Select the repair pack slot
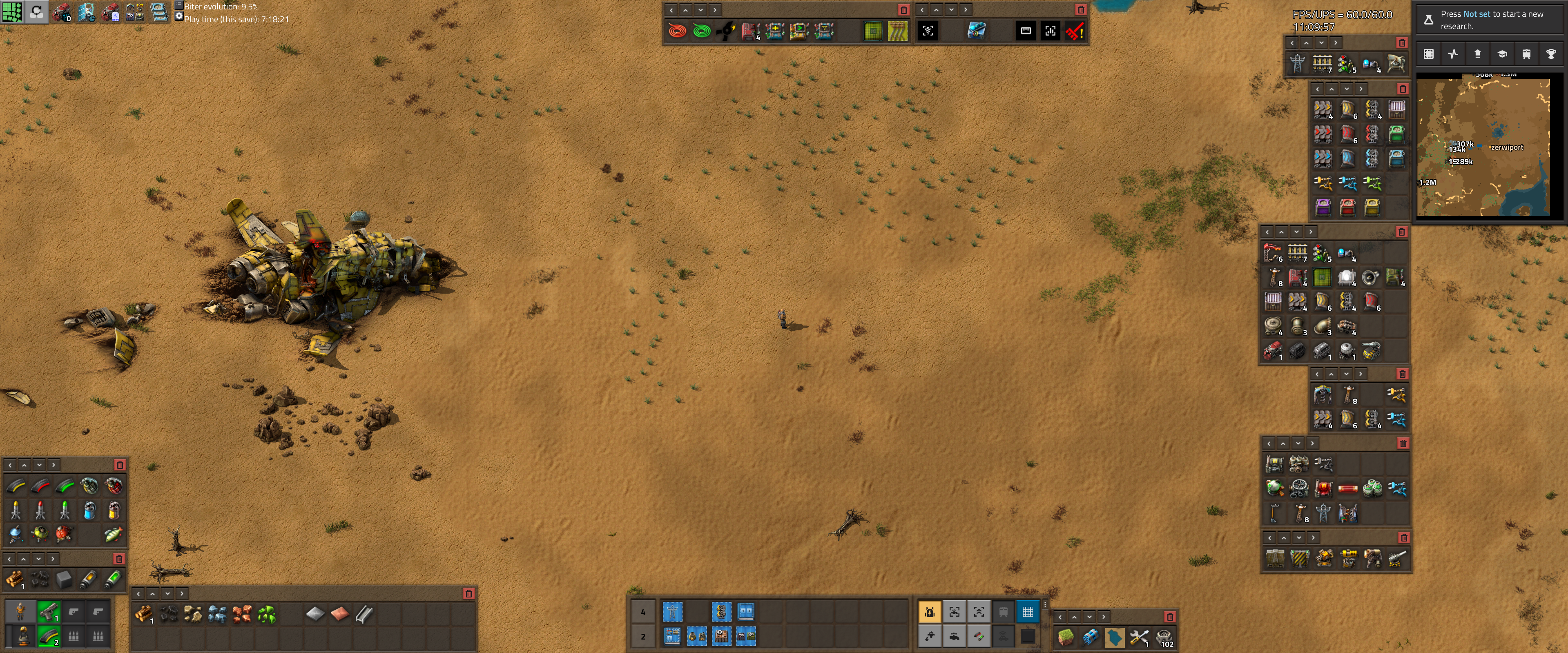This screenshot has height=653, width=1568. [x=1139, y=637]
